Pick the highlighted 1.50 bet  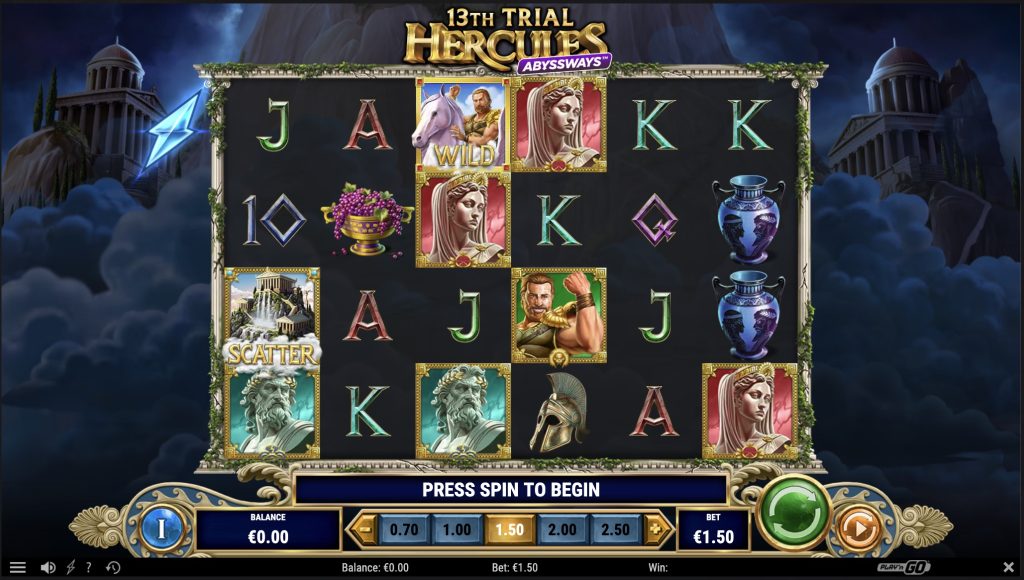point(509,529)
